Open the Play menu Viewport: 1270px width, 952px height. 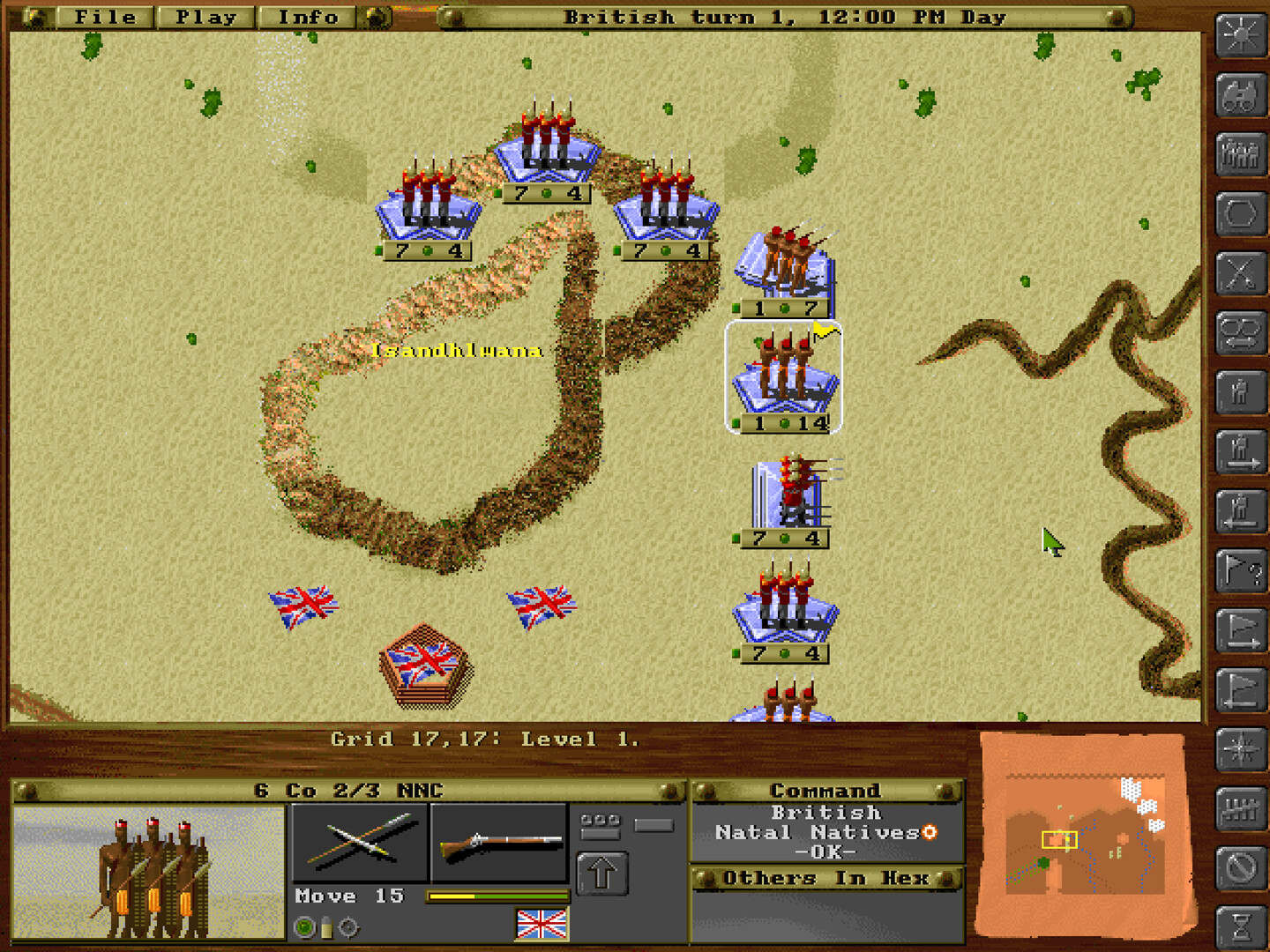(x=206, y=16)
